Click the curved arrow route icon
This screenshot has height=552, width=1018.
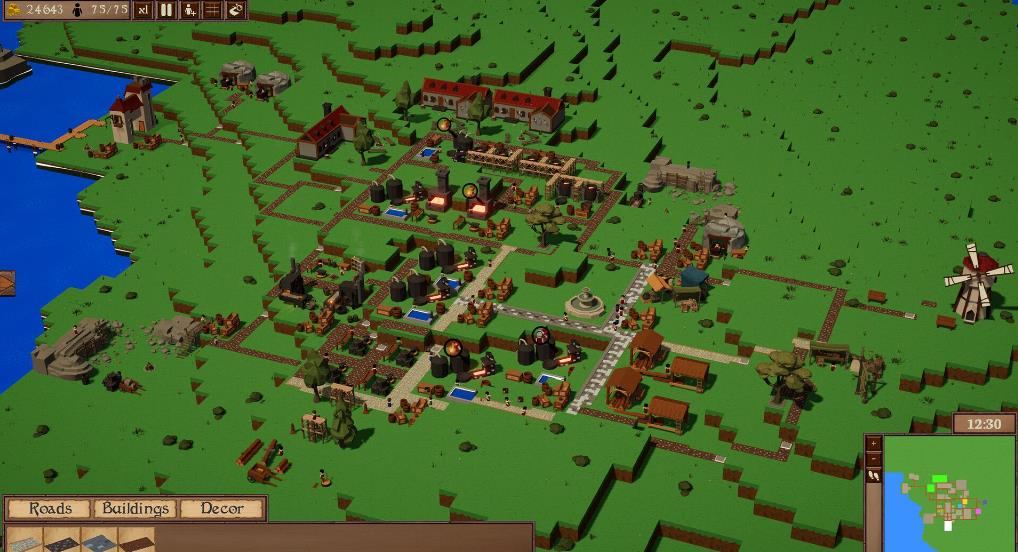[x=235, y=10]
